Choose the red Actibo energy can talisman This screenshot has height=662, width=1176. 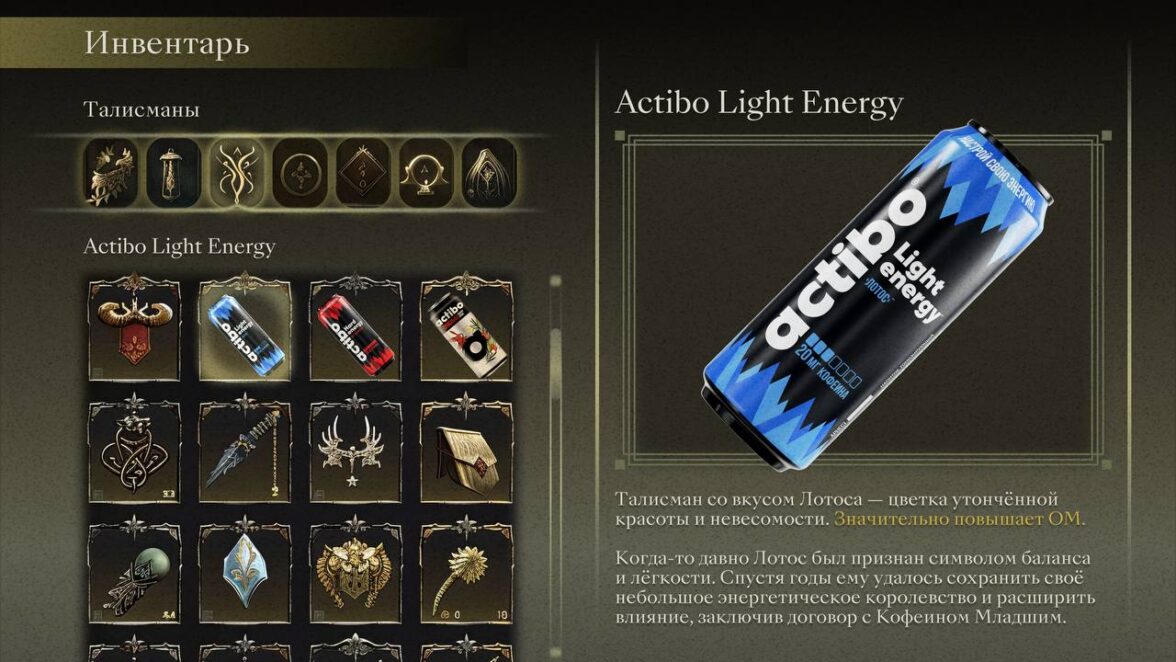click(x=355, y=332)
